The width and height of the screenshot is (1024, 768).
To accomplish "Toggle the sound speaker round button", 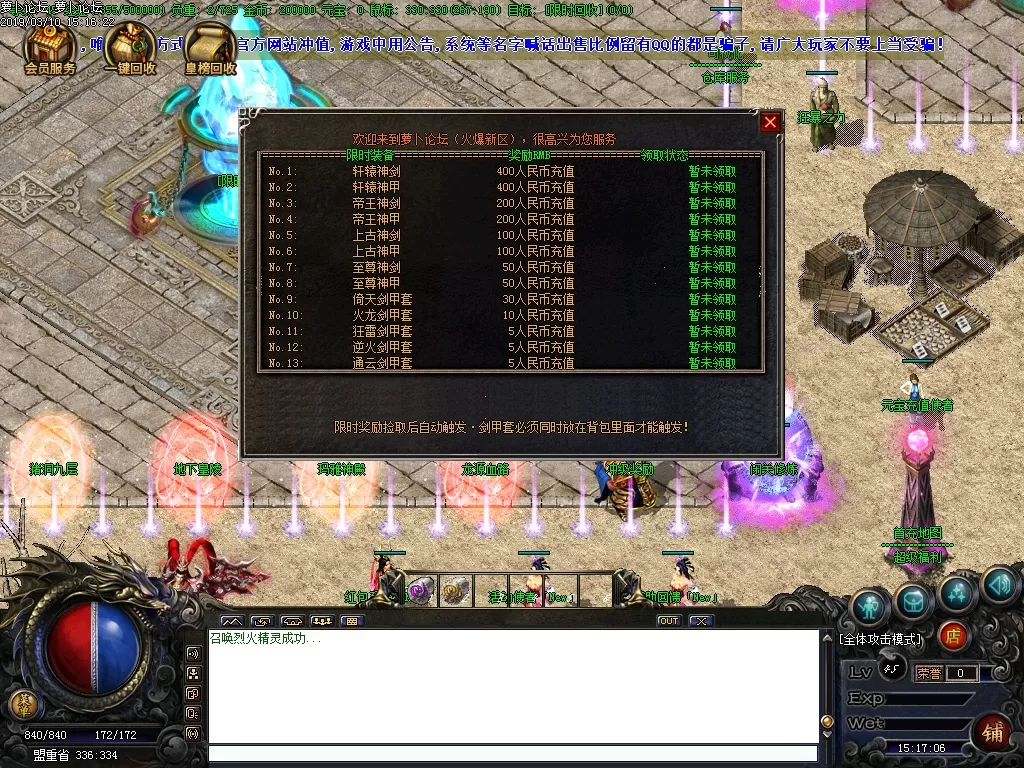I will (1000, 586).
